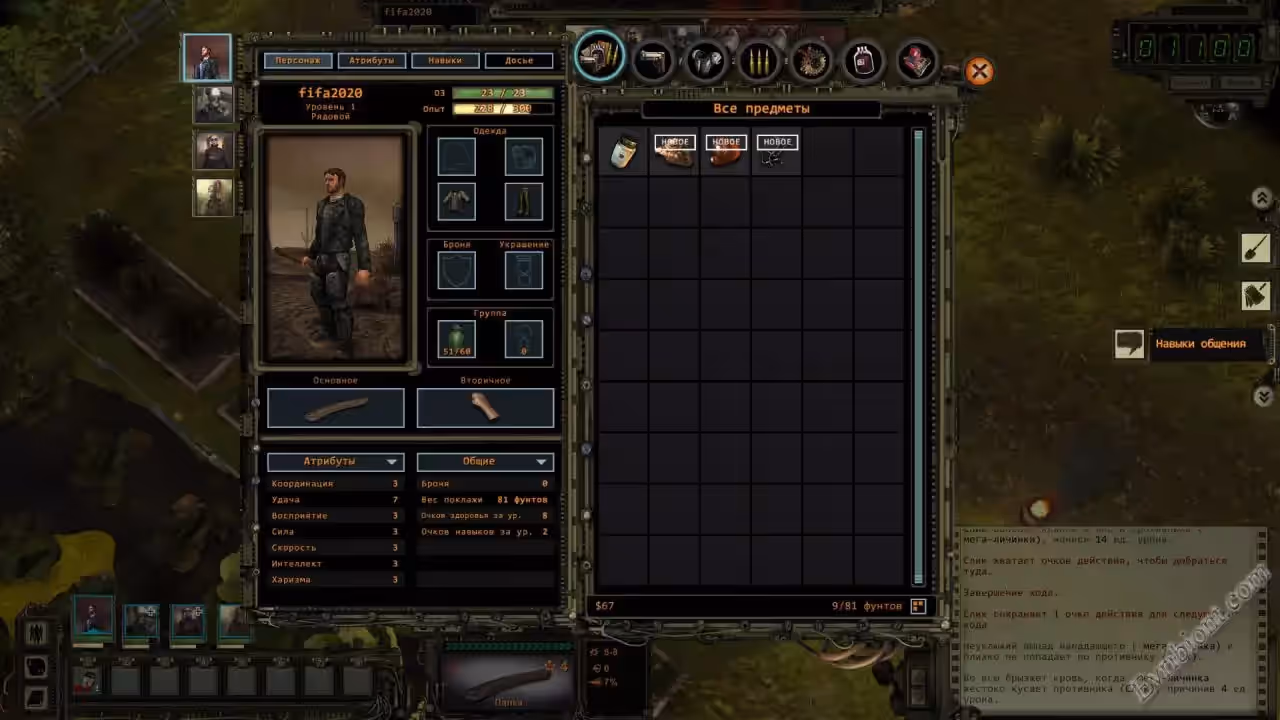Pick the jar item in inventory
1280x720 pixels.
[623, 152]
